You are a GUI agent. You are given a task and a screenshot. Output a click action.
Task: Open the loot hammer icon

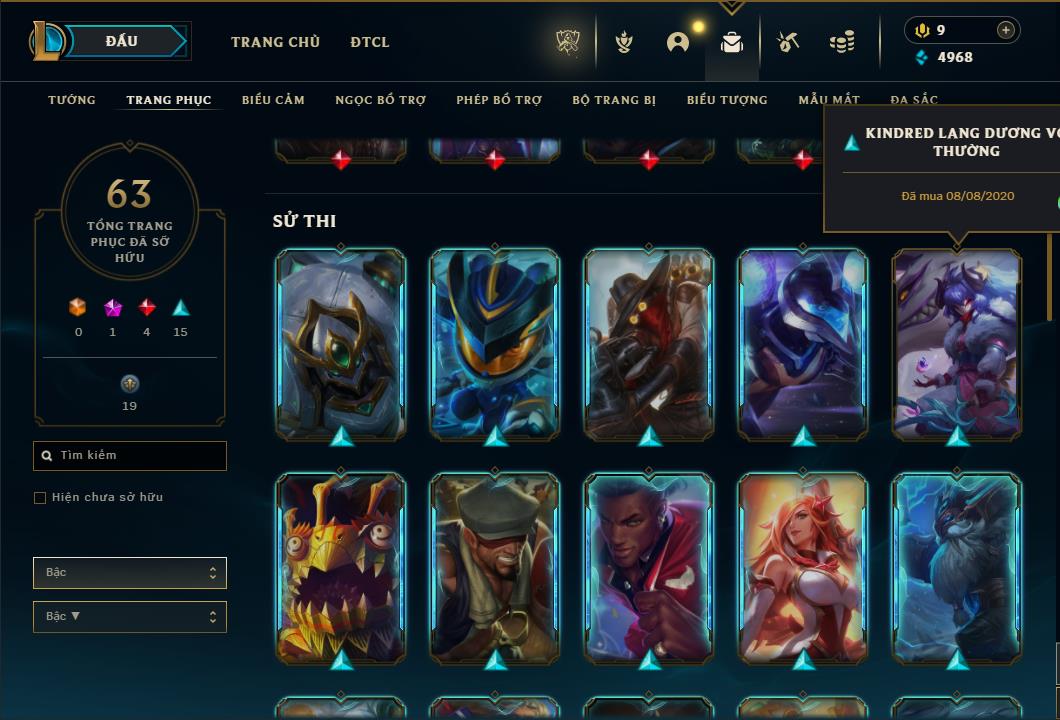pyautogui.click(x=788, y=42)
